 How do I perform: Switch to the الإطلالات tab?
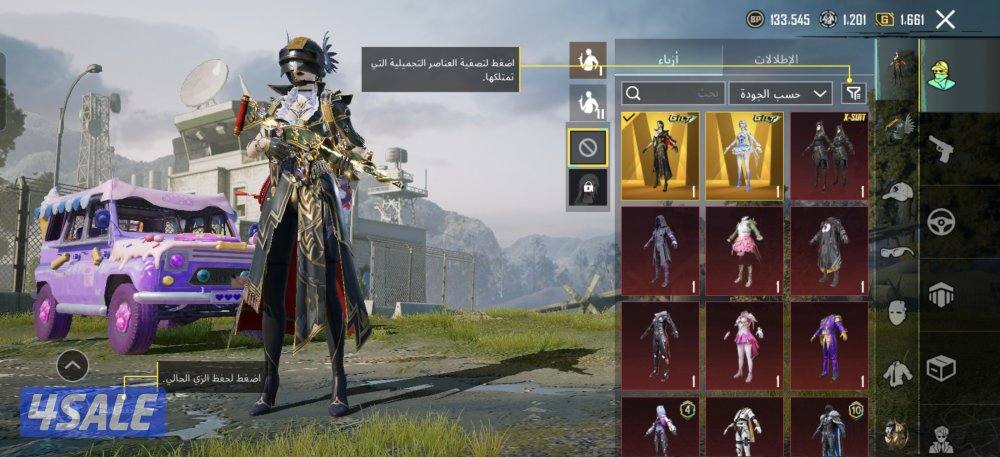(799, 59)
